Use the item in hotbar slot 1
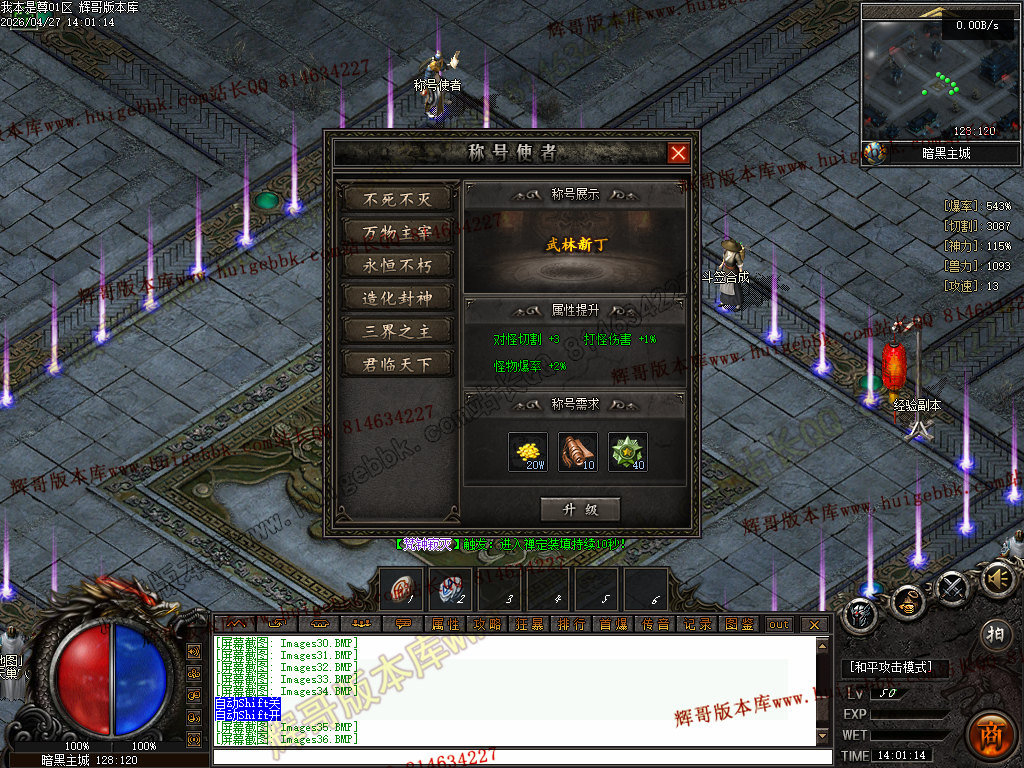 click(401, 589)
